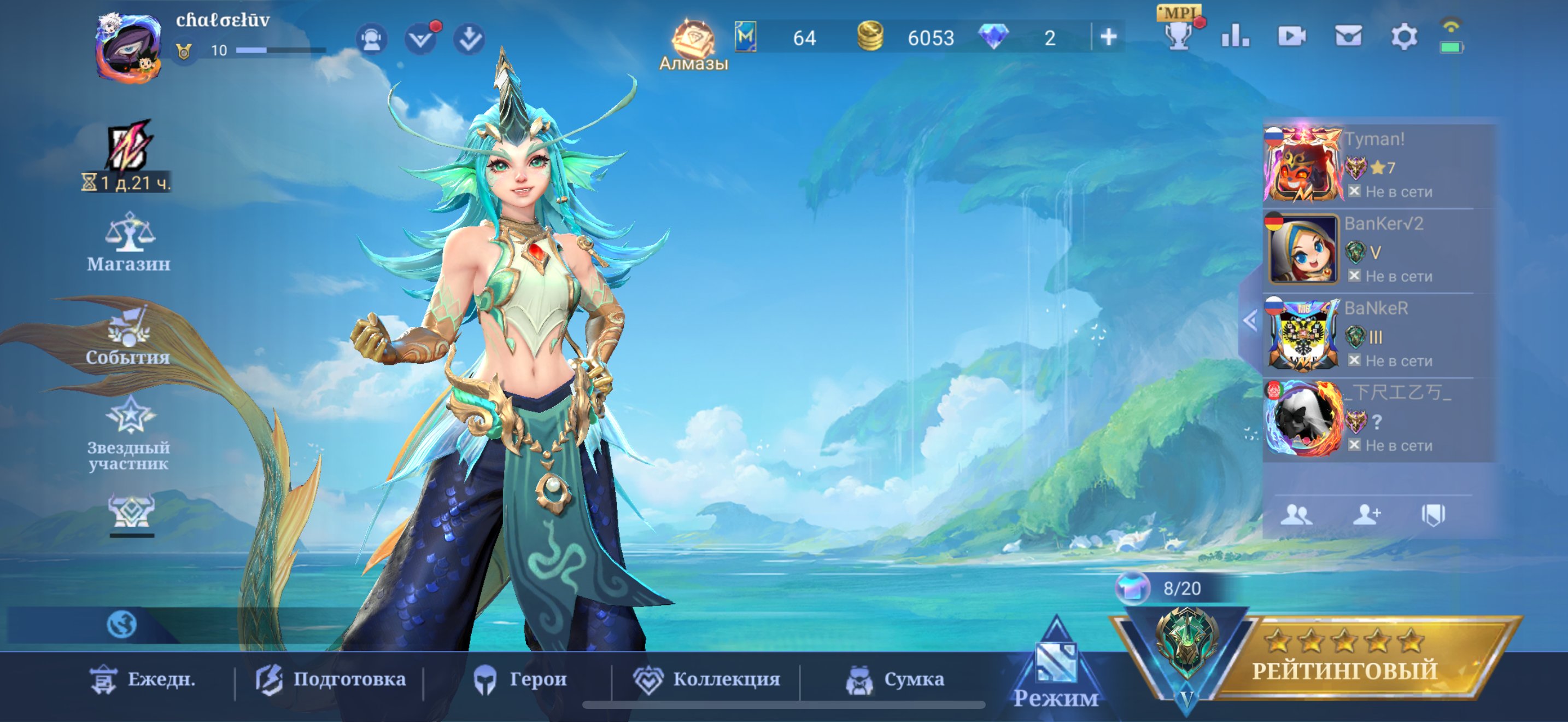Open the MPL trophy icon

[x=1179, y=33]
